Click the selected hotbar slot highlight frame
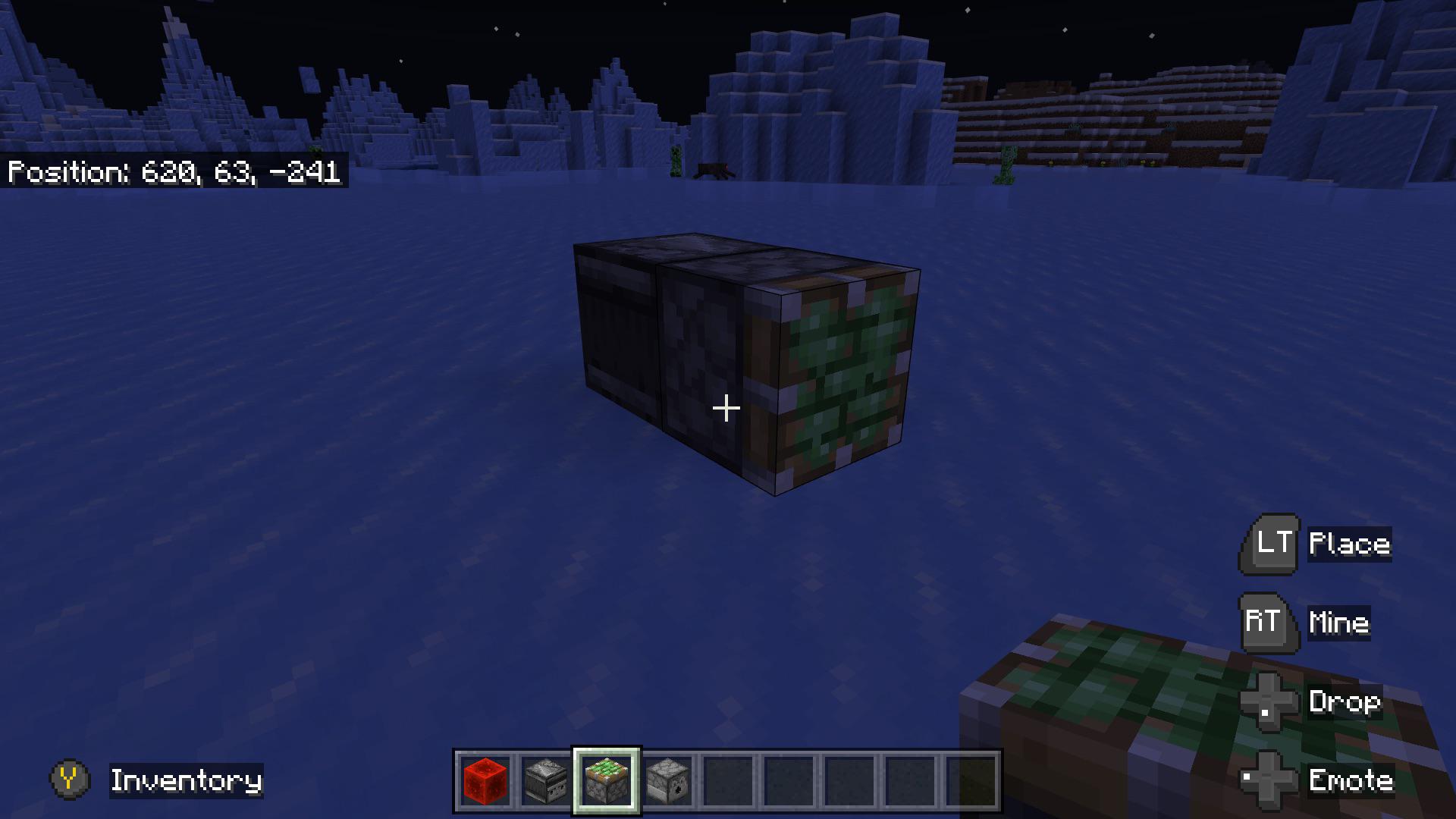 tap(606, 781)
